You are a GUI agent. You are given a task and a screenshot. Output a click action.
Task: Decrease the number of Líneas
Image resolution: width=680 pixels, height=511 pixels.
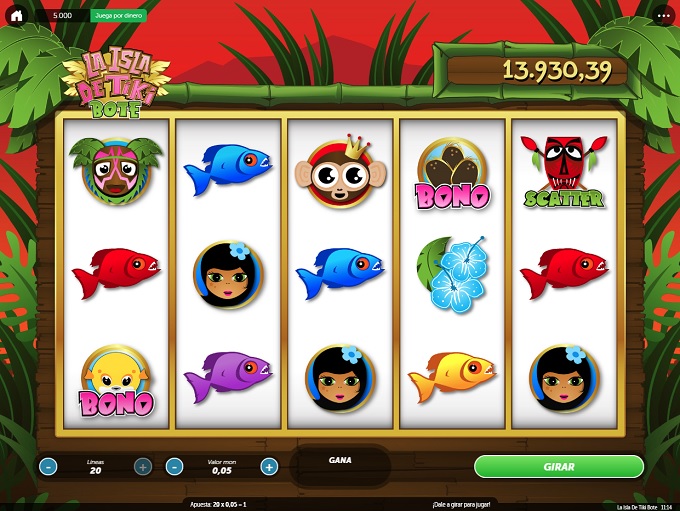click(x=49, y=466)
